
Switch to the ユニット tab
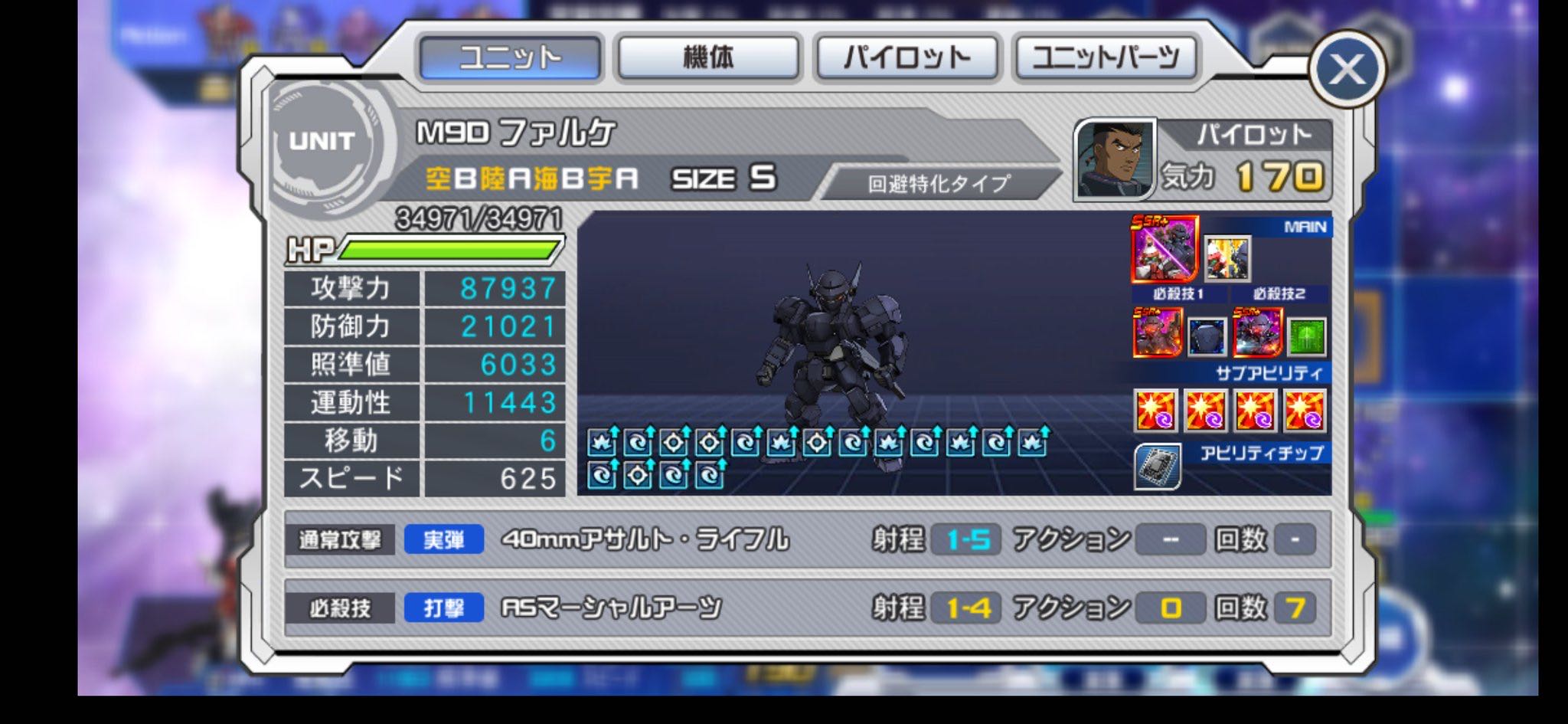(x=510, y=57)
